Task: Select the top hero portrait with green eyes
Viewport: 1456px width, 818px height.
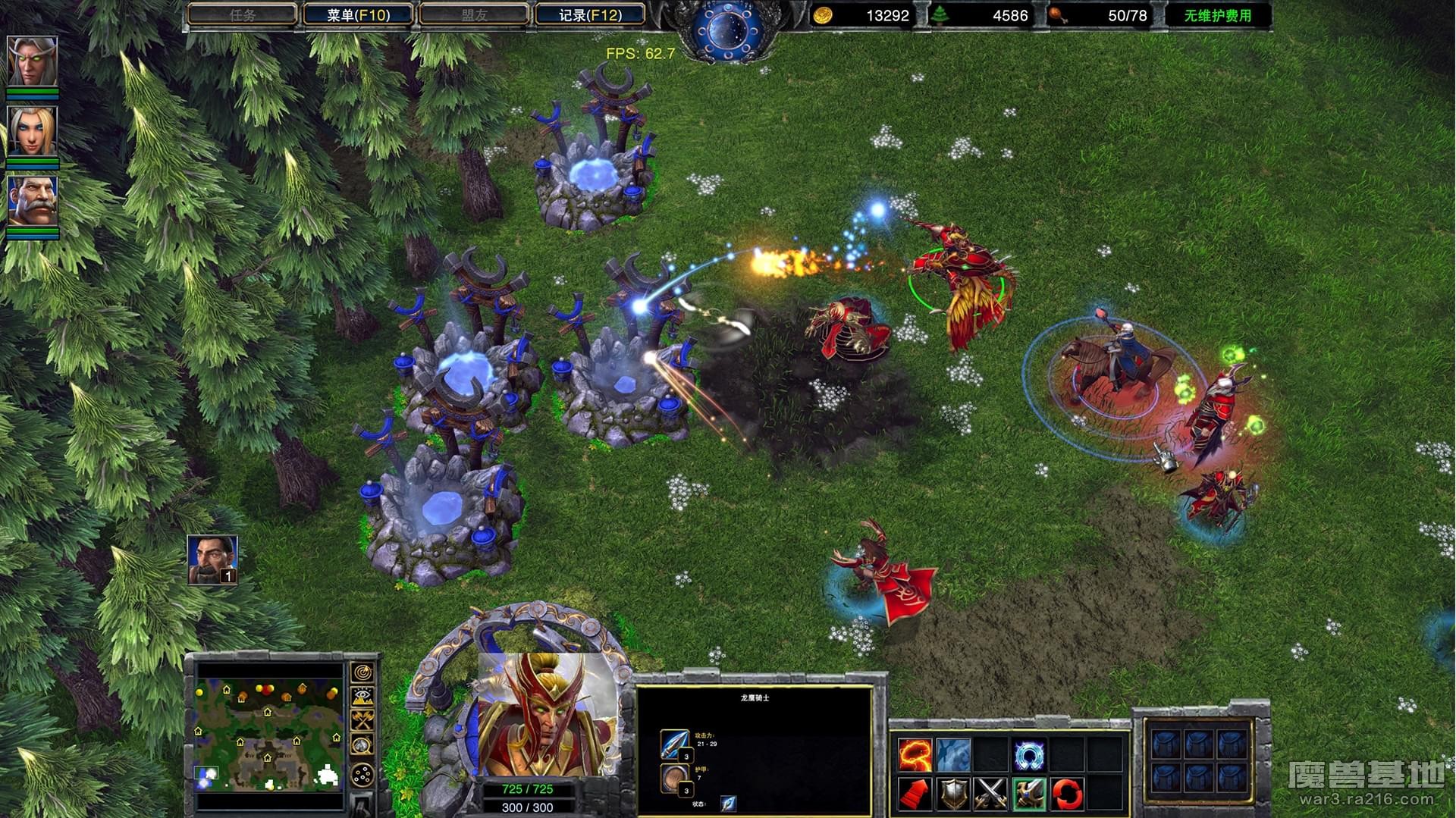Action: point(32,61)
